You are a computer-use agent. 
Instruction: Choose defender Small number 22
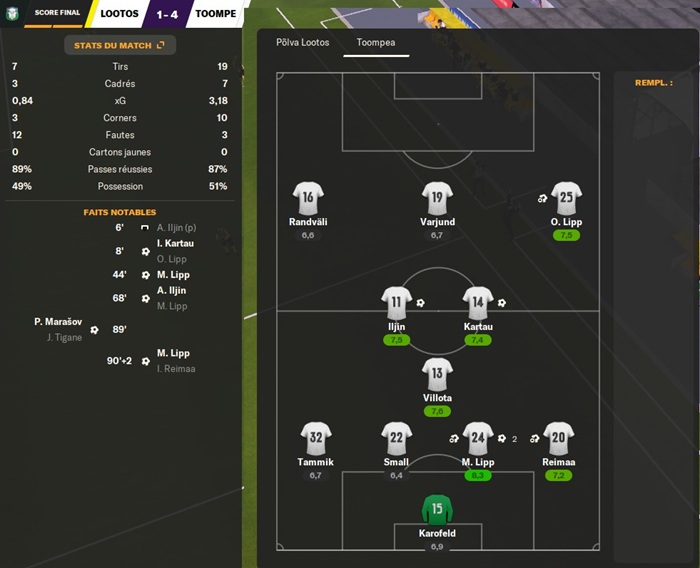click(397, 438)
